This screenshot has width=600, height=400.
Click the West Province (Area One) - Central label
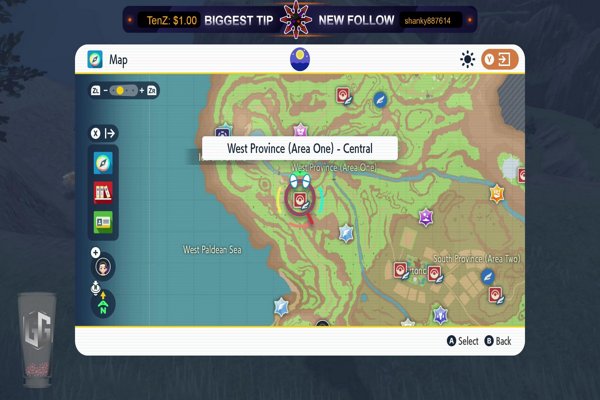coord(299,148)
